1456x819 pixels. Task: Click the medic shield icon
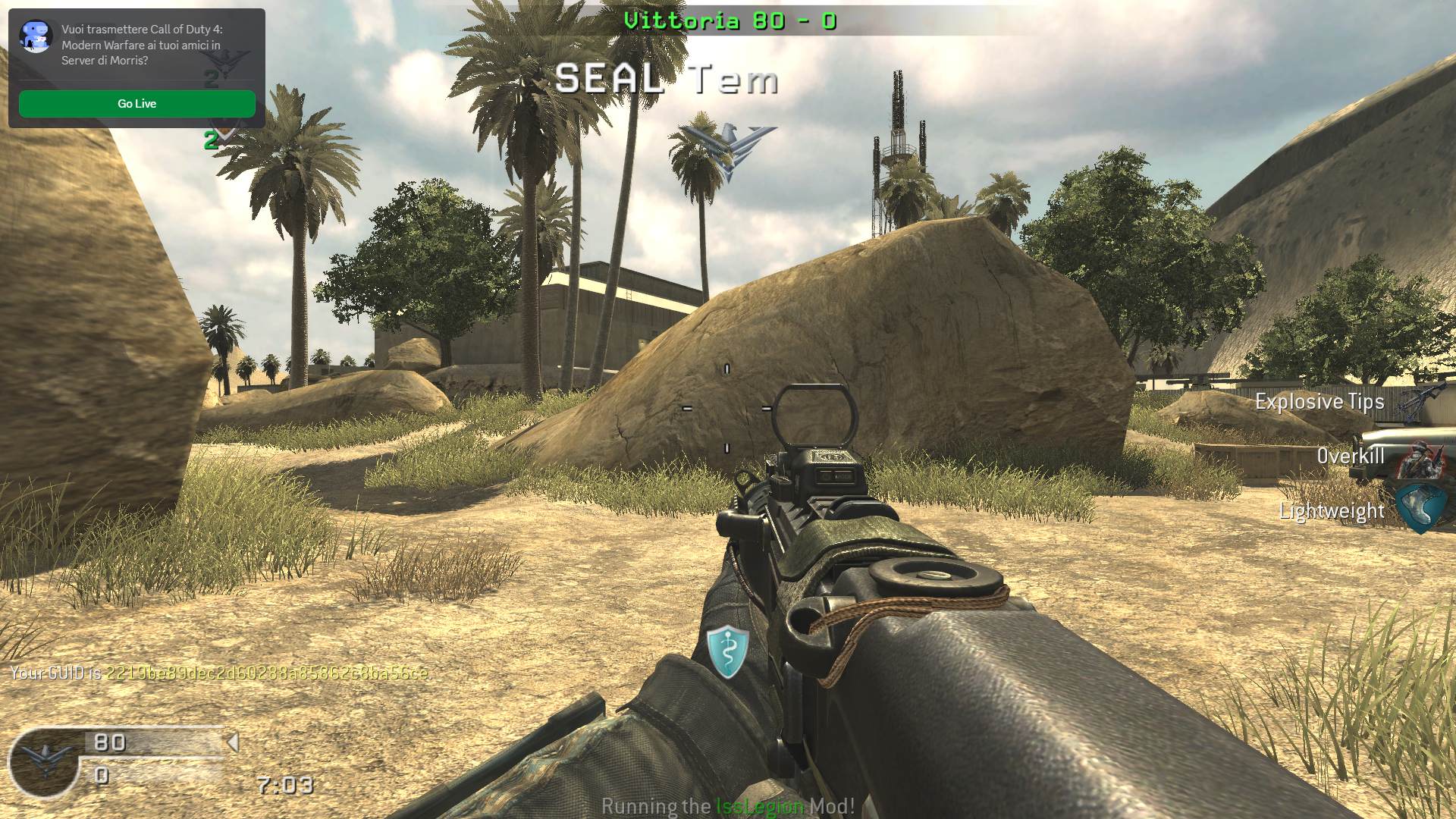[x=727, y=651]
